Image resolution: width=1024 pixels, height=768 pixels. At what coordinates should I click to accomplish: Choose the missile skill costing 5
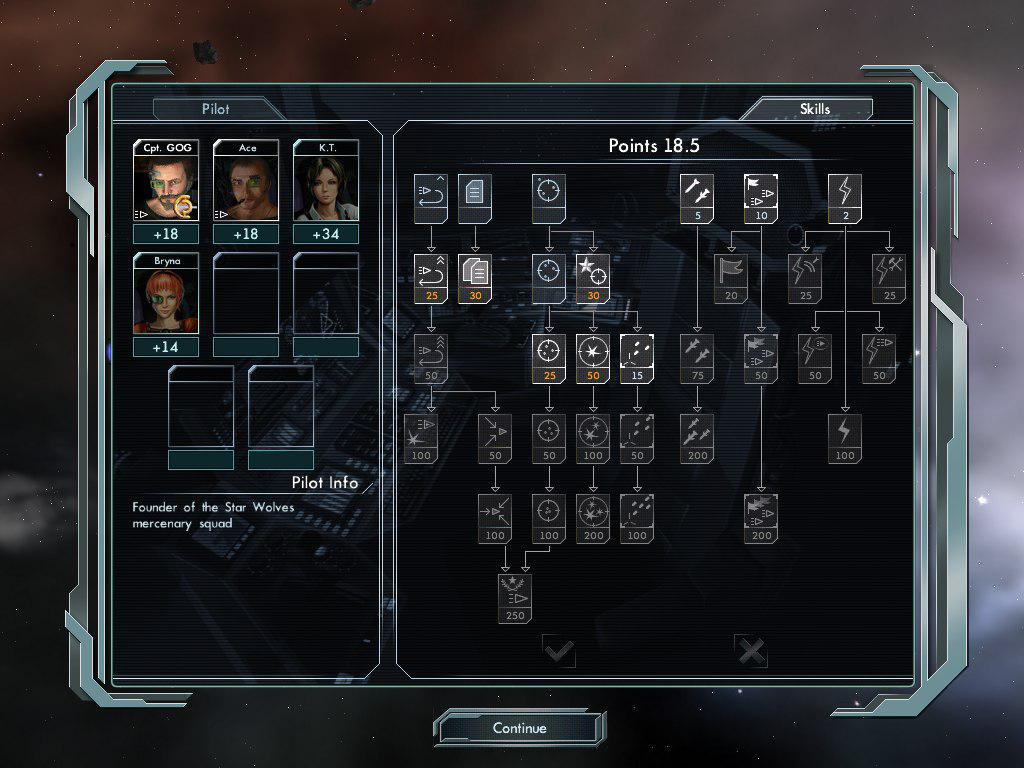[697, 197]
